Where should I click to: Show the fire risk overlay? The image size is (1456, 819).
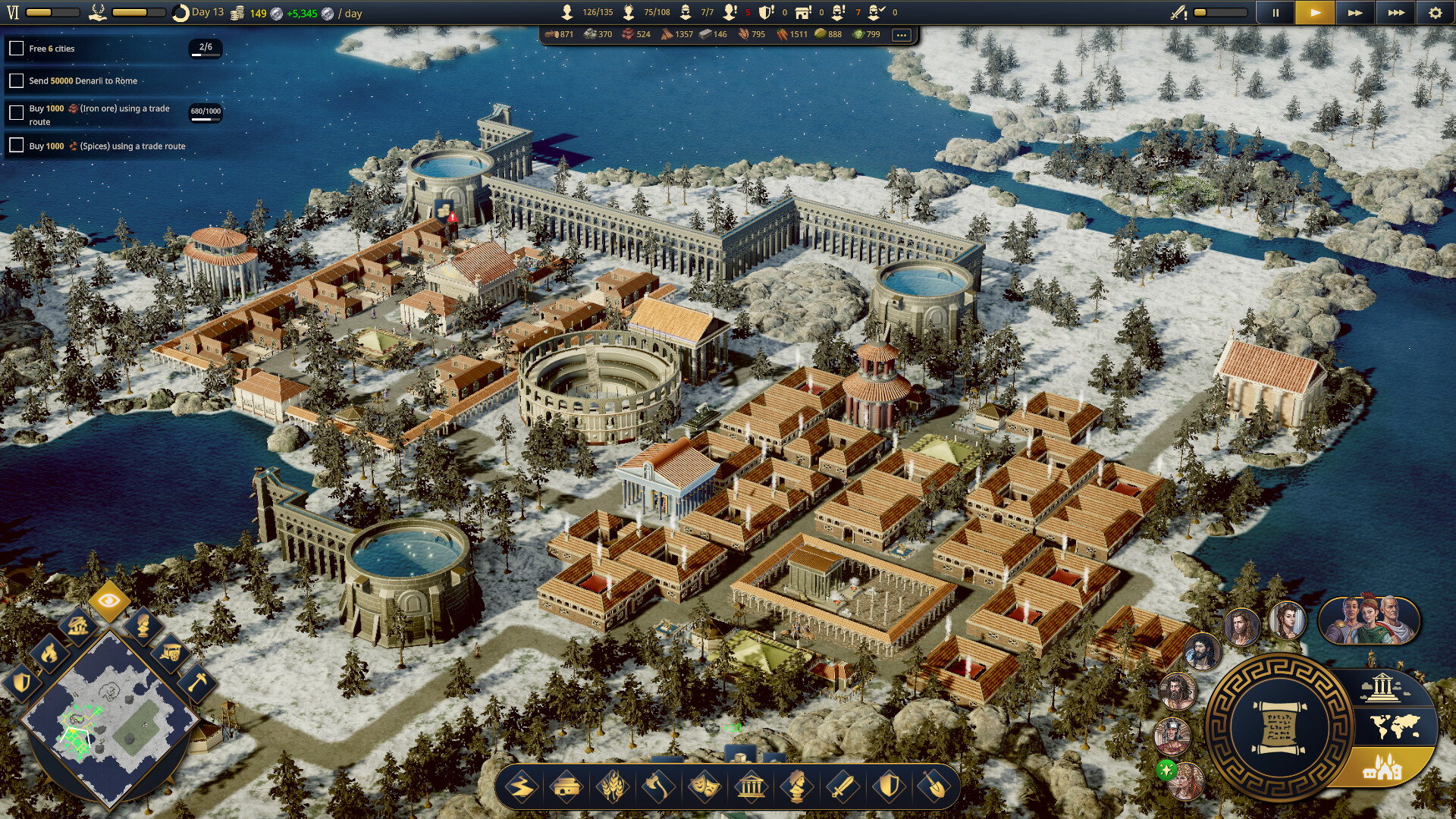point(49,652)
